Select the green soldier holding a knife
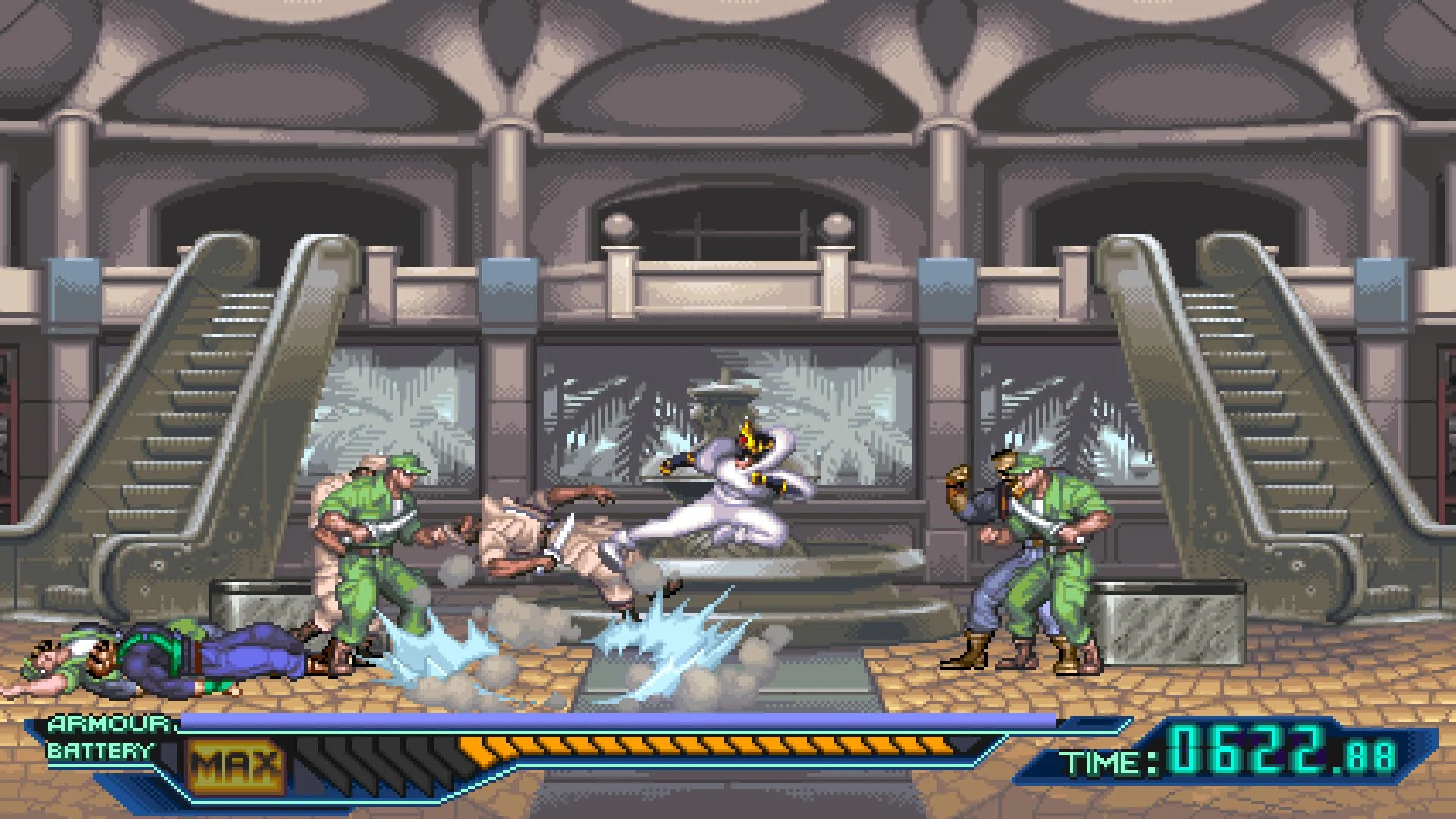 (372, 546)
